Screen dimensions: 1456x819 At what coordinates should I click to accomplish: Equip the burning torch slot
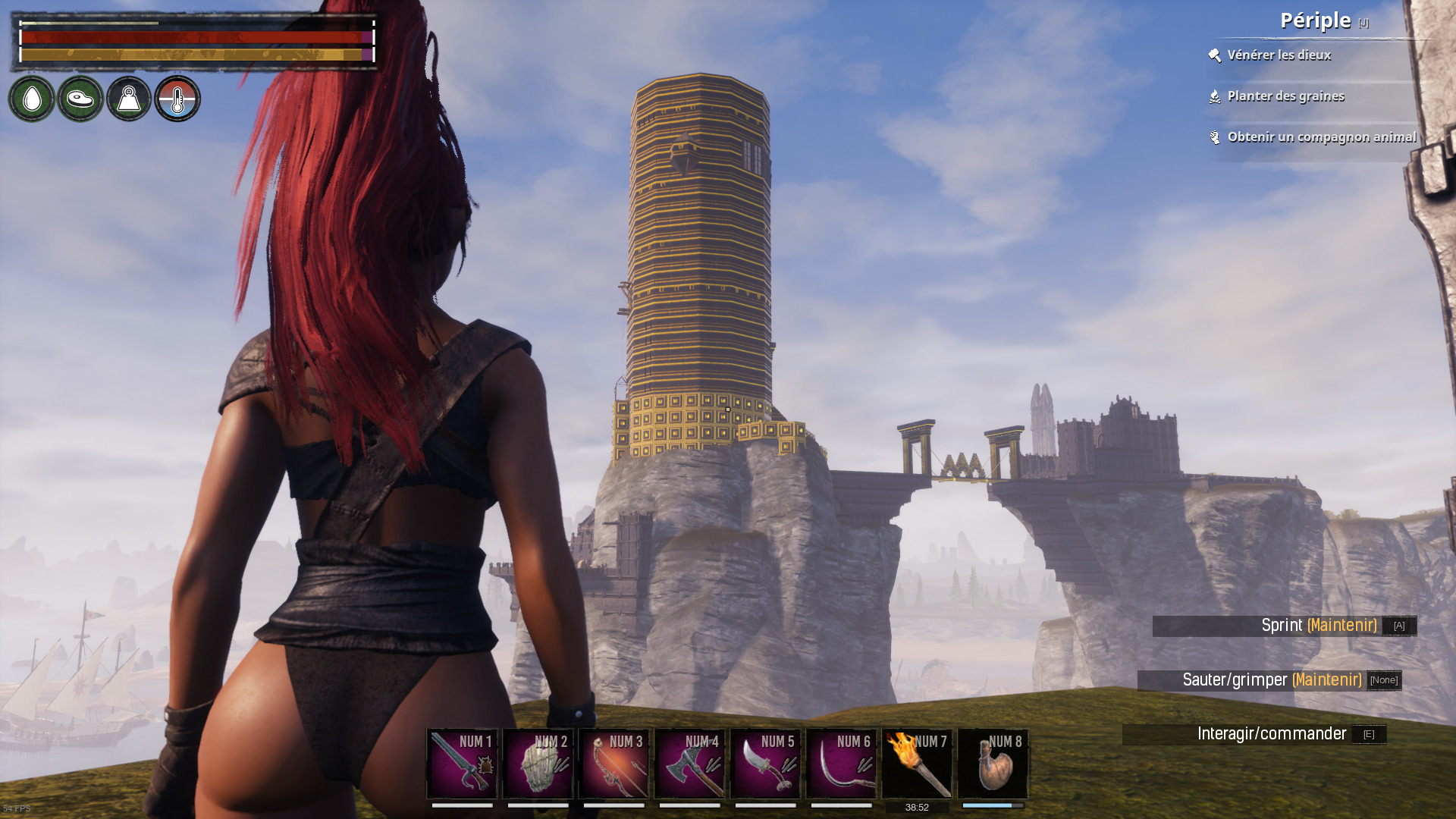click(x=917, y=764)
